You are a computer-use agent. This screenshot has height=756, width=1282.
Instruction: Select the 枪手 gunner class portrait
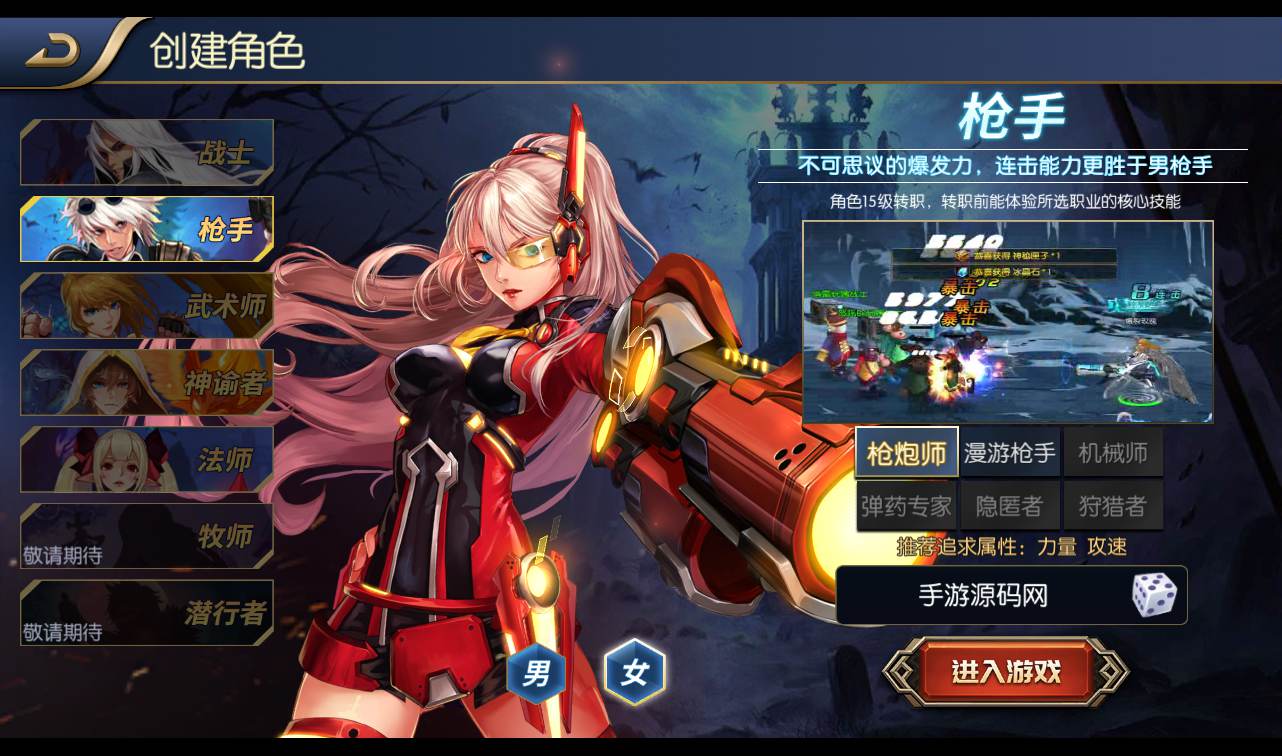pyautogui.click(x=146, y=229)
